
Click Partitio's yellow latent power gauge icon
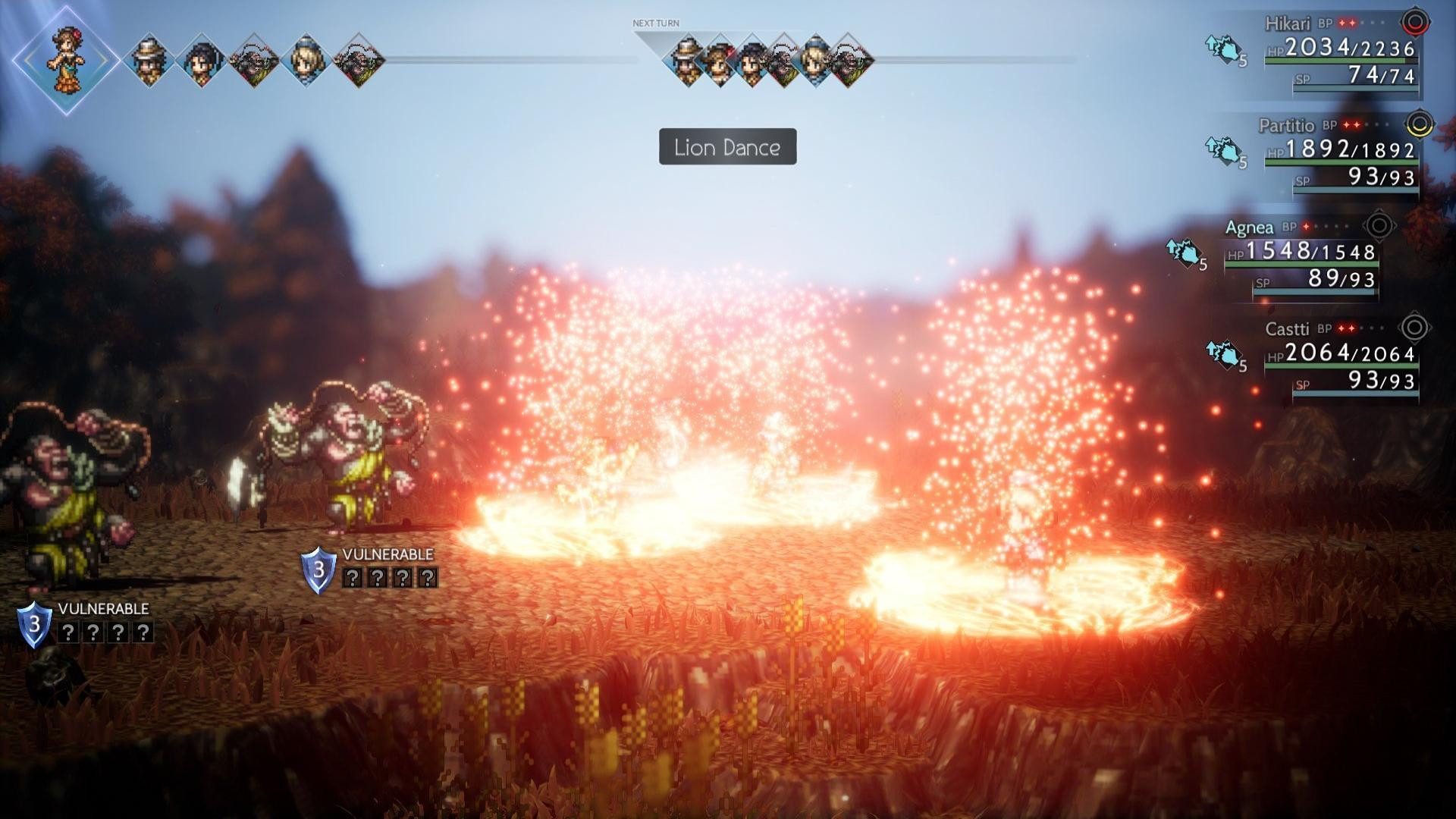coord(1419,124)
